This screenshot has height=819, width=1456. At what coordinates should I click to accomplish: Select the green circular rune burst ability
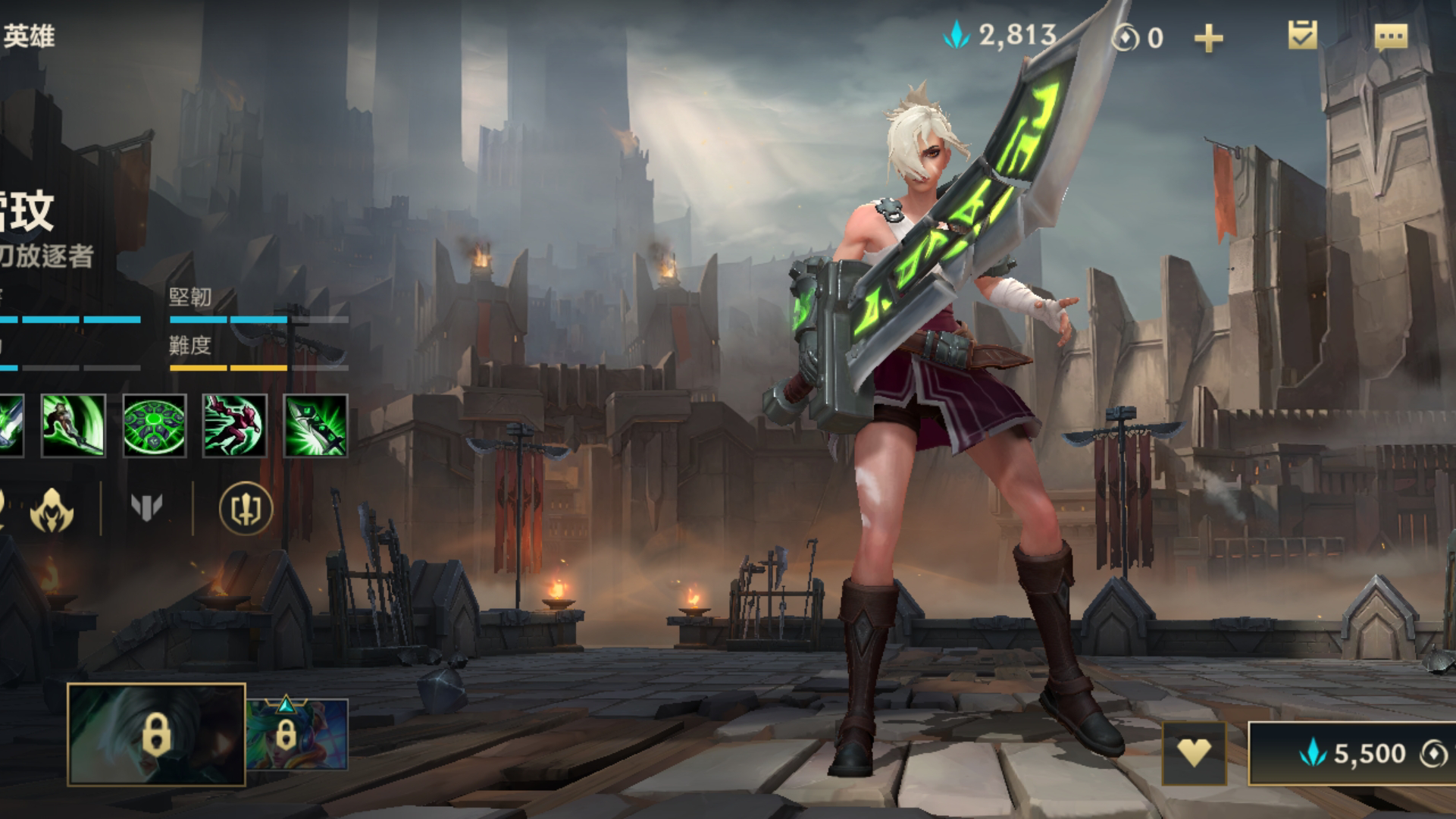(155, 425)
